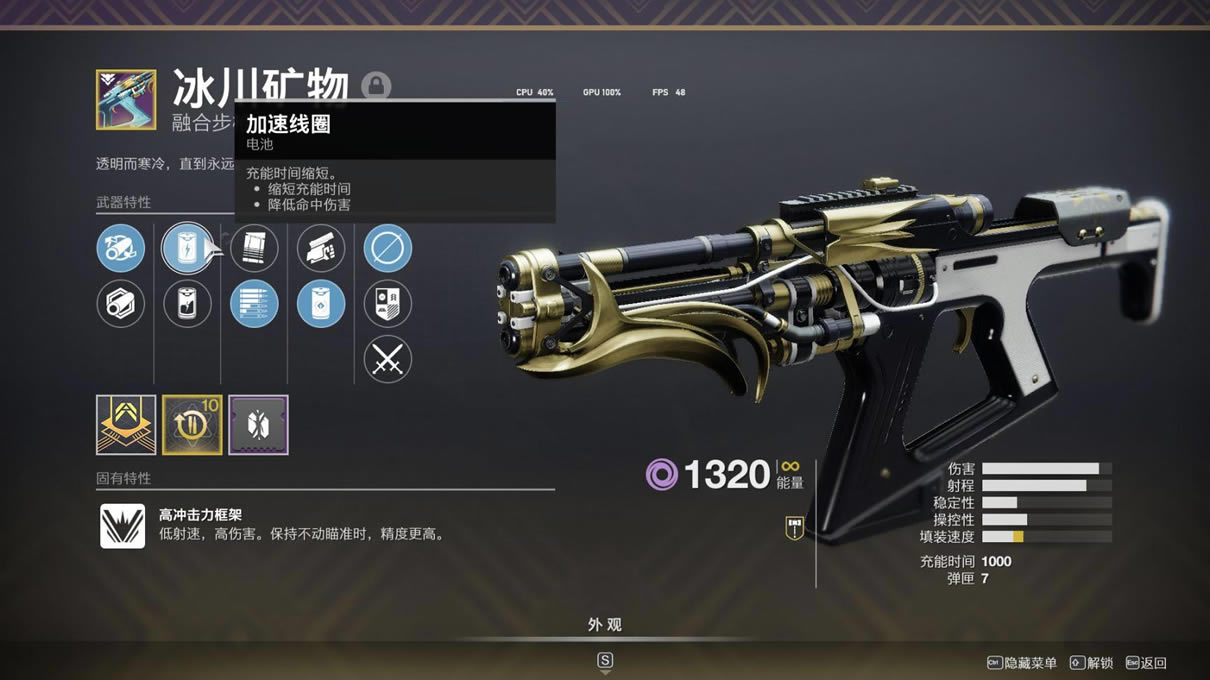Pick the plain barrel perk in a hexagon
Viewport: 1210px width, 680px height.
point(121,304)
